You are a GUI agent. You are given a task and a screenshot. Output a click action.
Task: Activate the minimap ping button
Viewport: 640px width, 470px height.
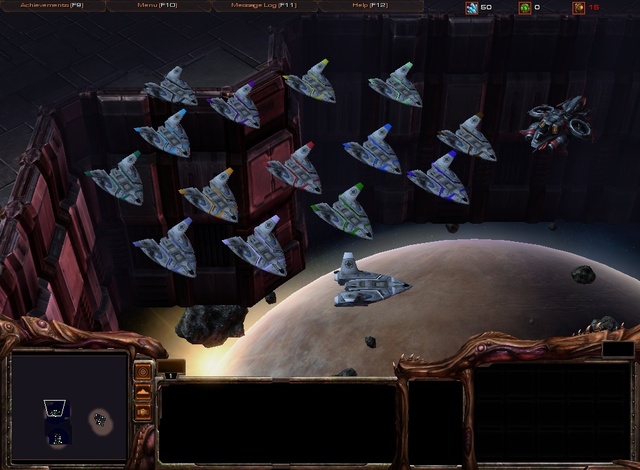pyautogui.click(x=143, y=372)
